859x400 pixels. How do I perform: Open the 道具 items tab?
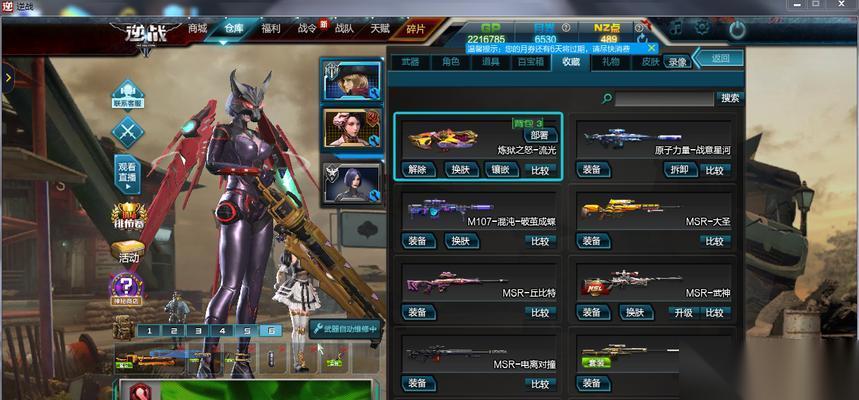(490, 62)
